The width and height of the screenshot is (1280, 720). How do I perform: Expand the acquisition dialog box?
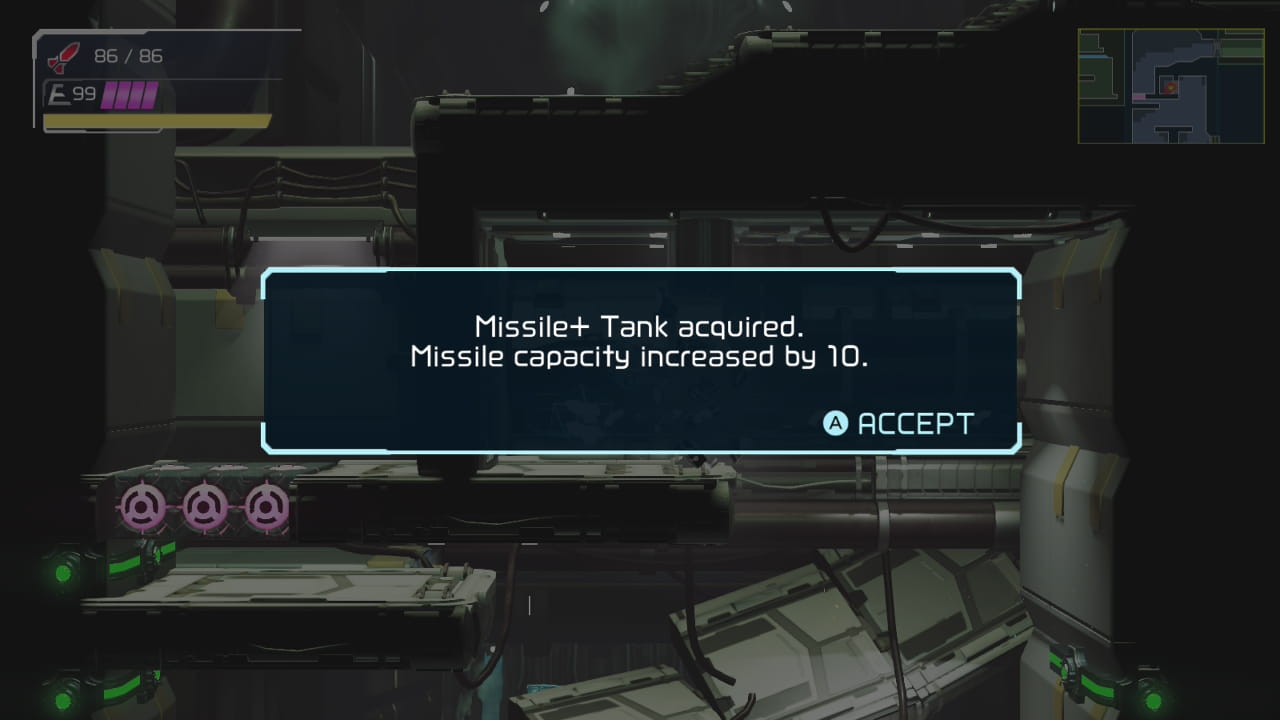coord(640,360)
